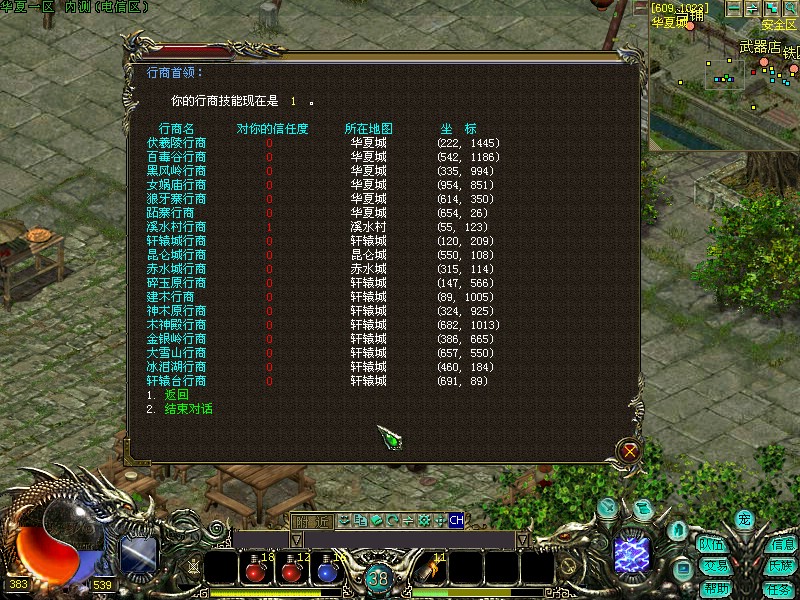Select the 昆仑城行商 row
This screenshot has height=600, width=800.
[177, 255]
